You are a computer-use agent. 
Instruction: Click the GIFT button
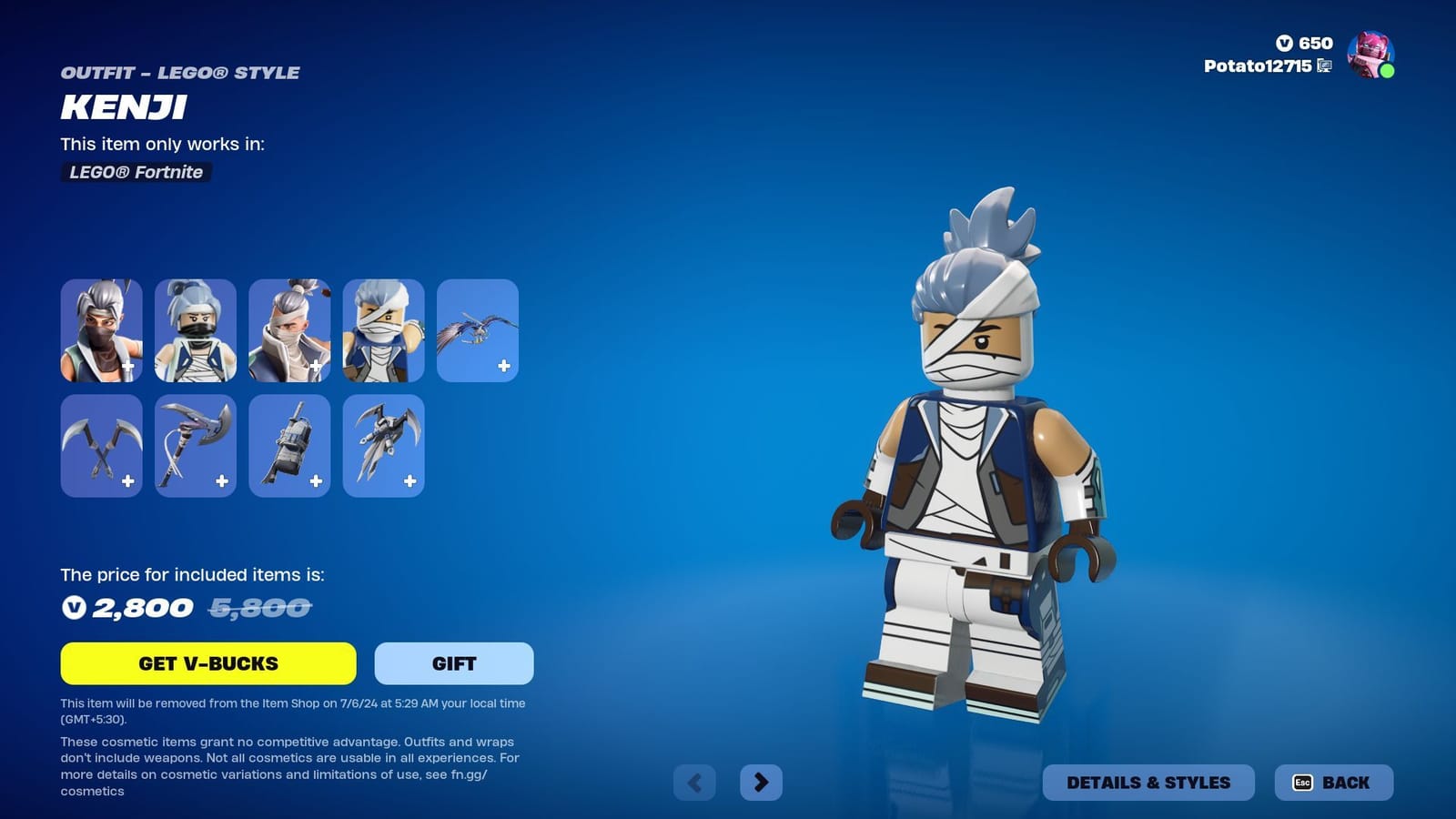click(453, 663)
